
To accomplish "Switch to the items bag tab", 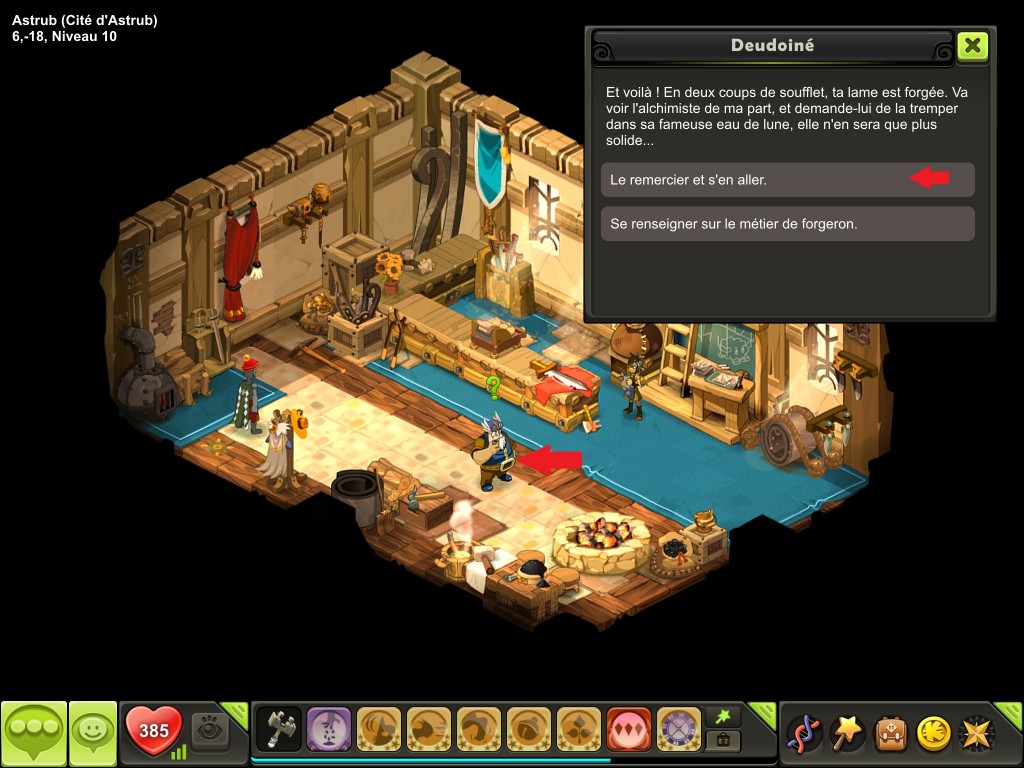I will coord(722,741).
